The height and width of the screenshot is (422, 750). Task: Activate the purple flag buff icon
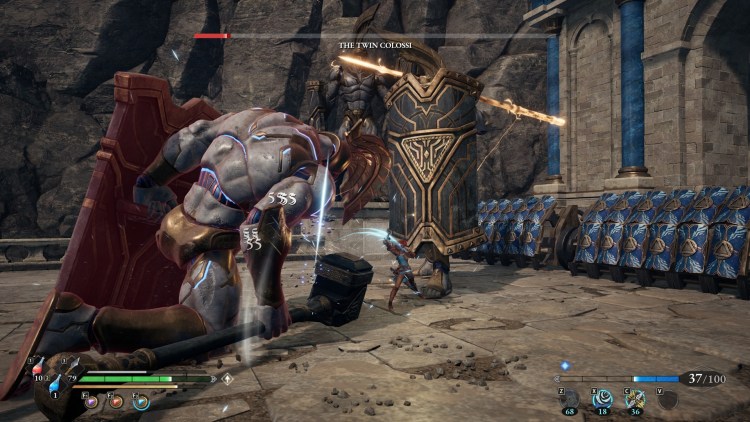pyautogui.click(x=91, y=401)
